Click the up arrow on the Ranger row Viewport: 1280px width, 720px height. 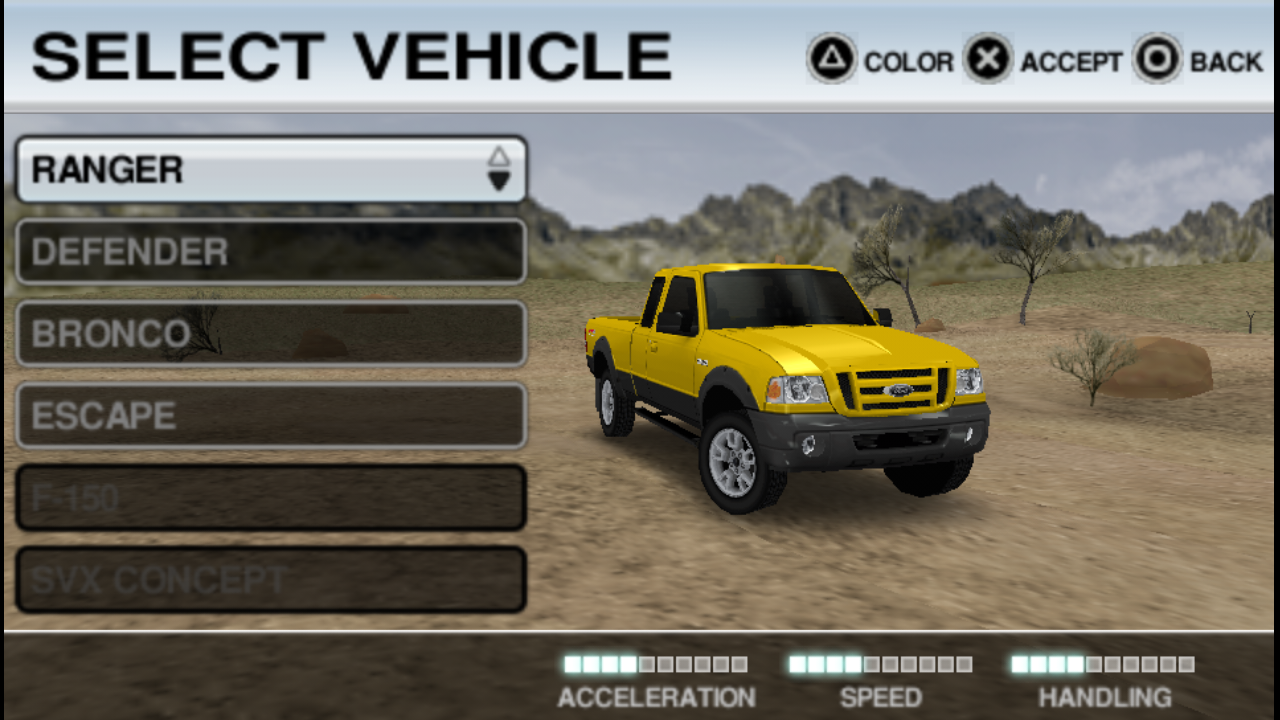(499, 157)
